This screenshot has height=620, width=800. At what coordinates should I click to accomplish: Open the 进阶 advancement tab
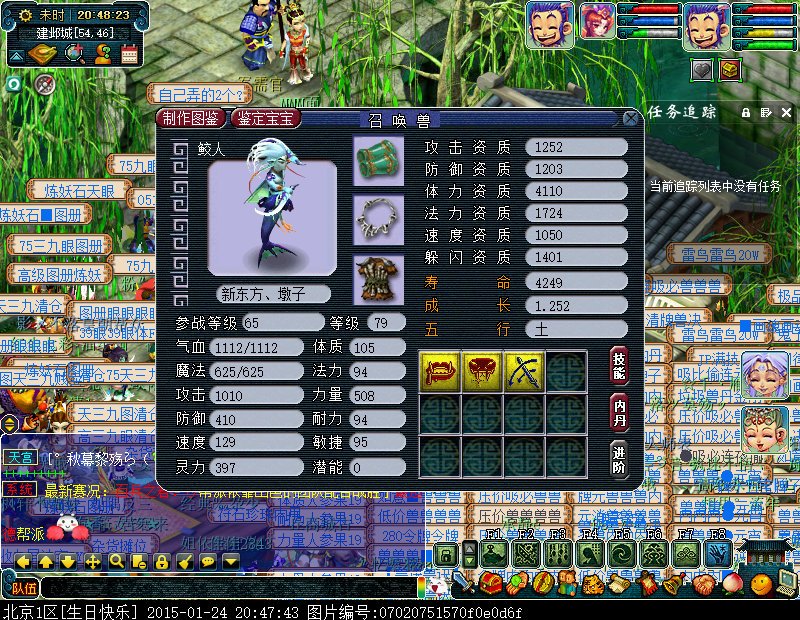619,459
